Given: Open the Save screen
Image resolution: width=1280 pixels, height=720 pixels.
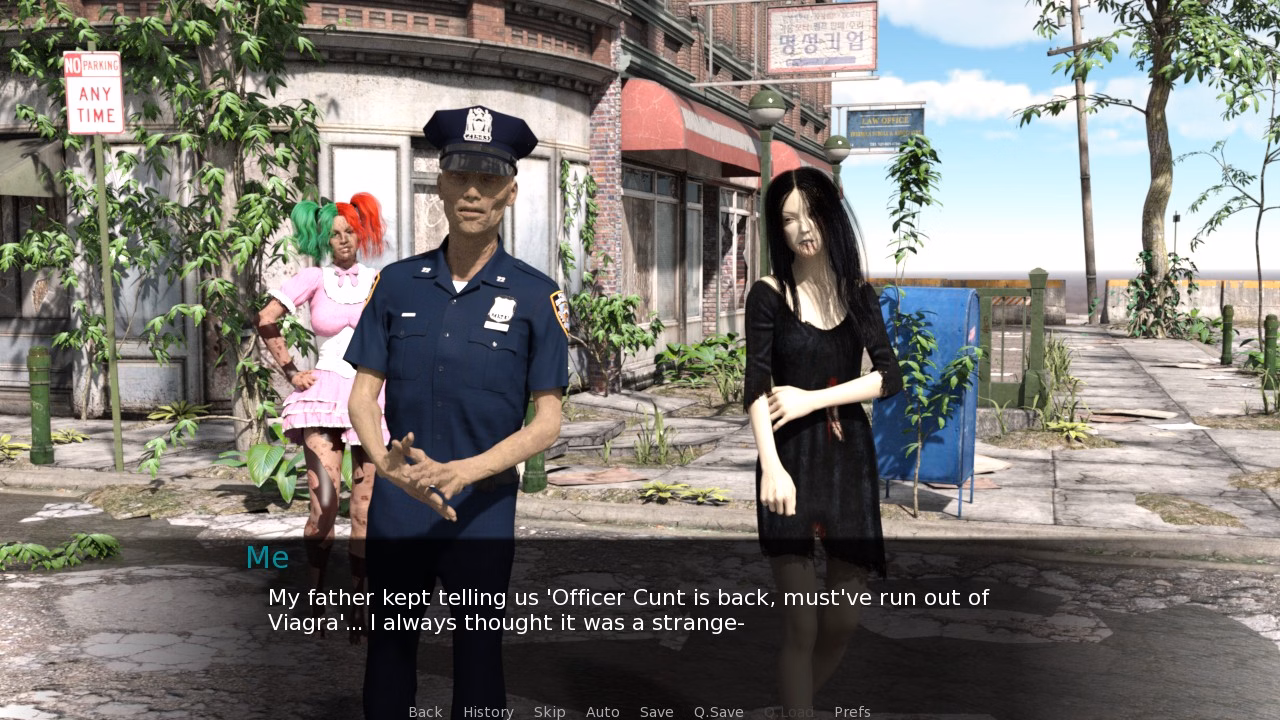Looking at the screenshot, I should 656,711.
